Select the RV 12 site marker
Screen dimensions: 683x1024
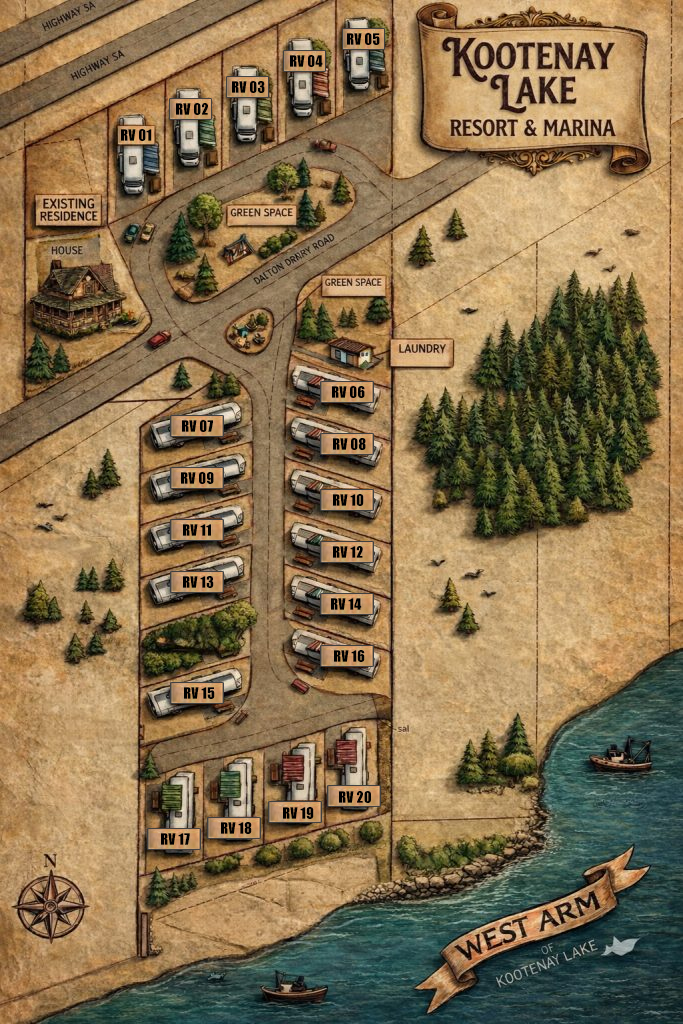click(349, 552)
